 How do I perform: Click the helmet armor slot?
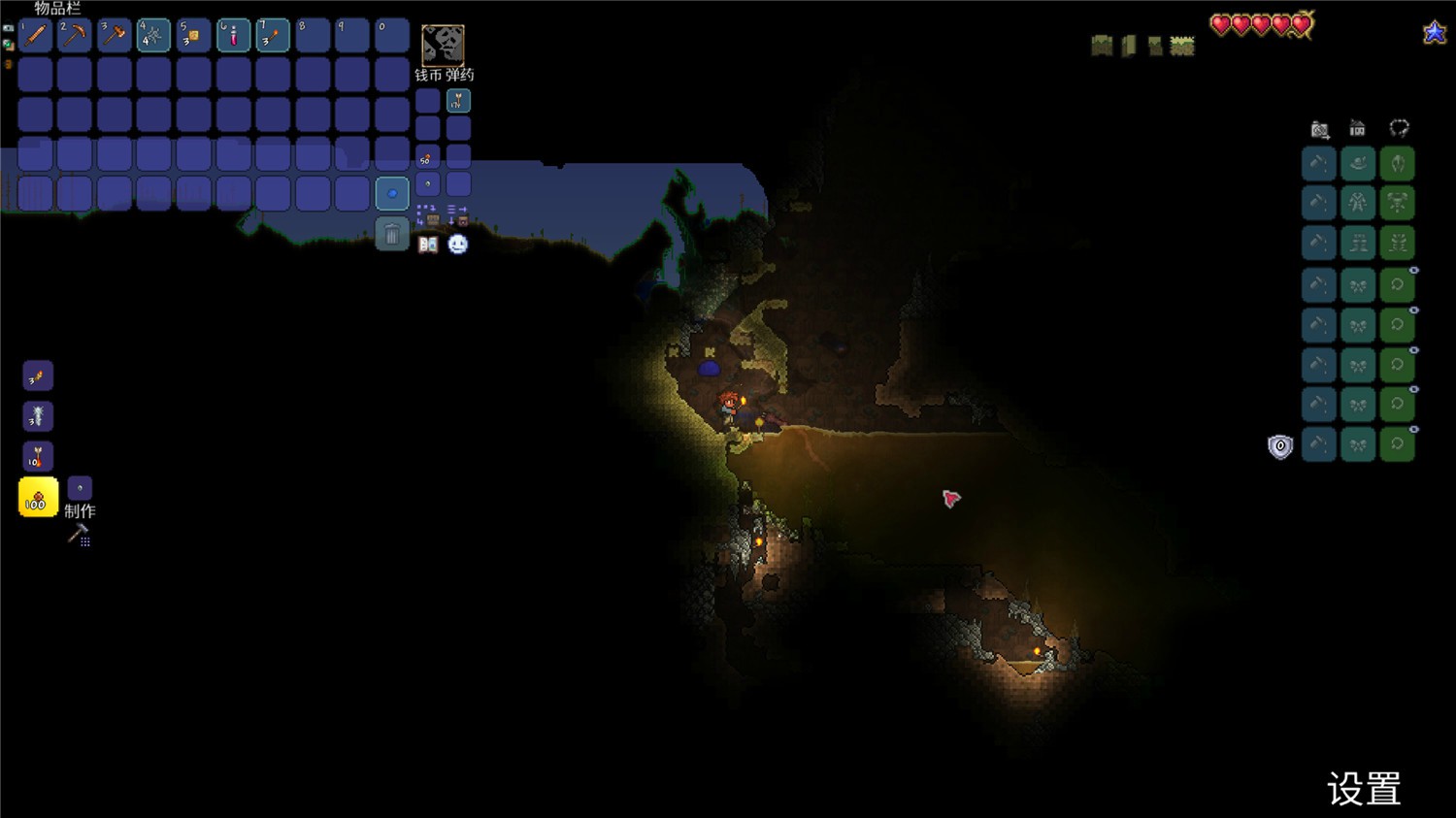(x=1397, y=164)
